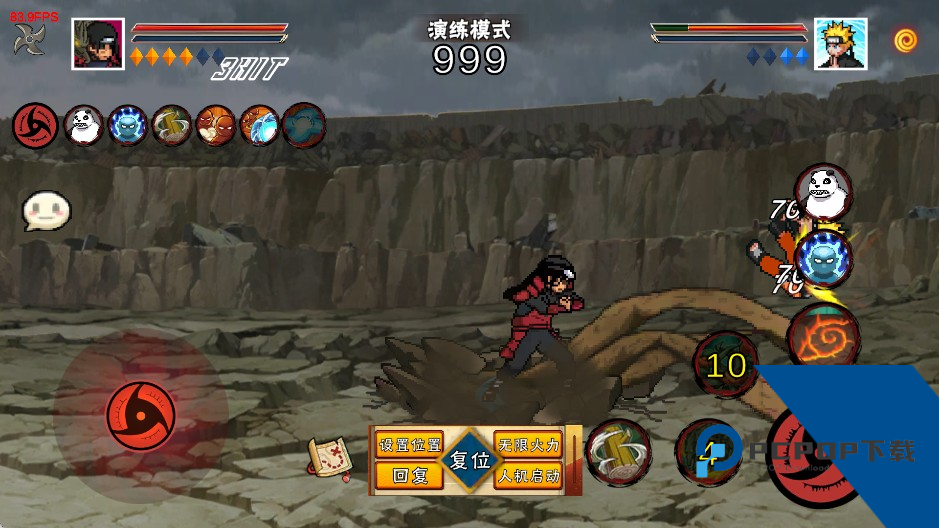Viewport: 939px width, 528px height.
Task: Select the 无限火力 (unlimited power) option
Action: click(x=528, y=445)
